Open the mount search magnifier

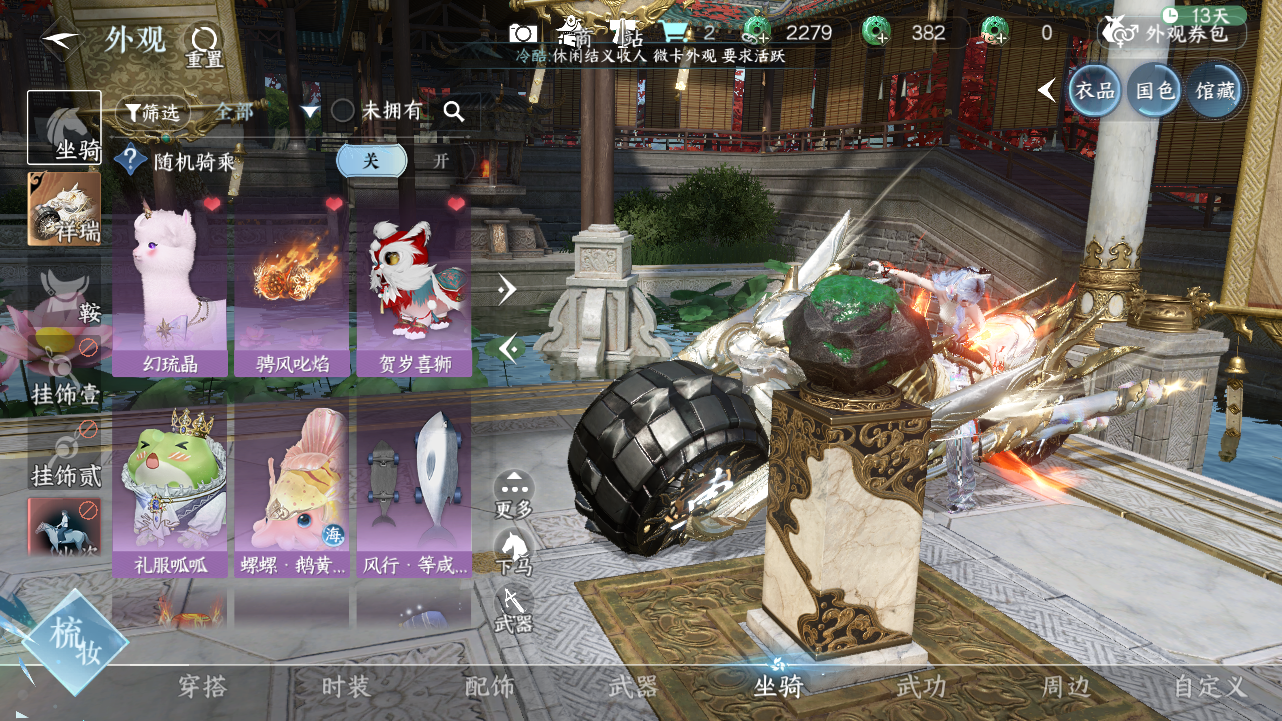pos(454,112)
